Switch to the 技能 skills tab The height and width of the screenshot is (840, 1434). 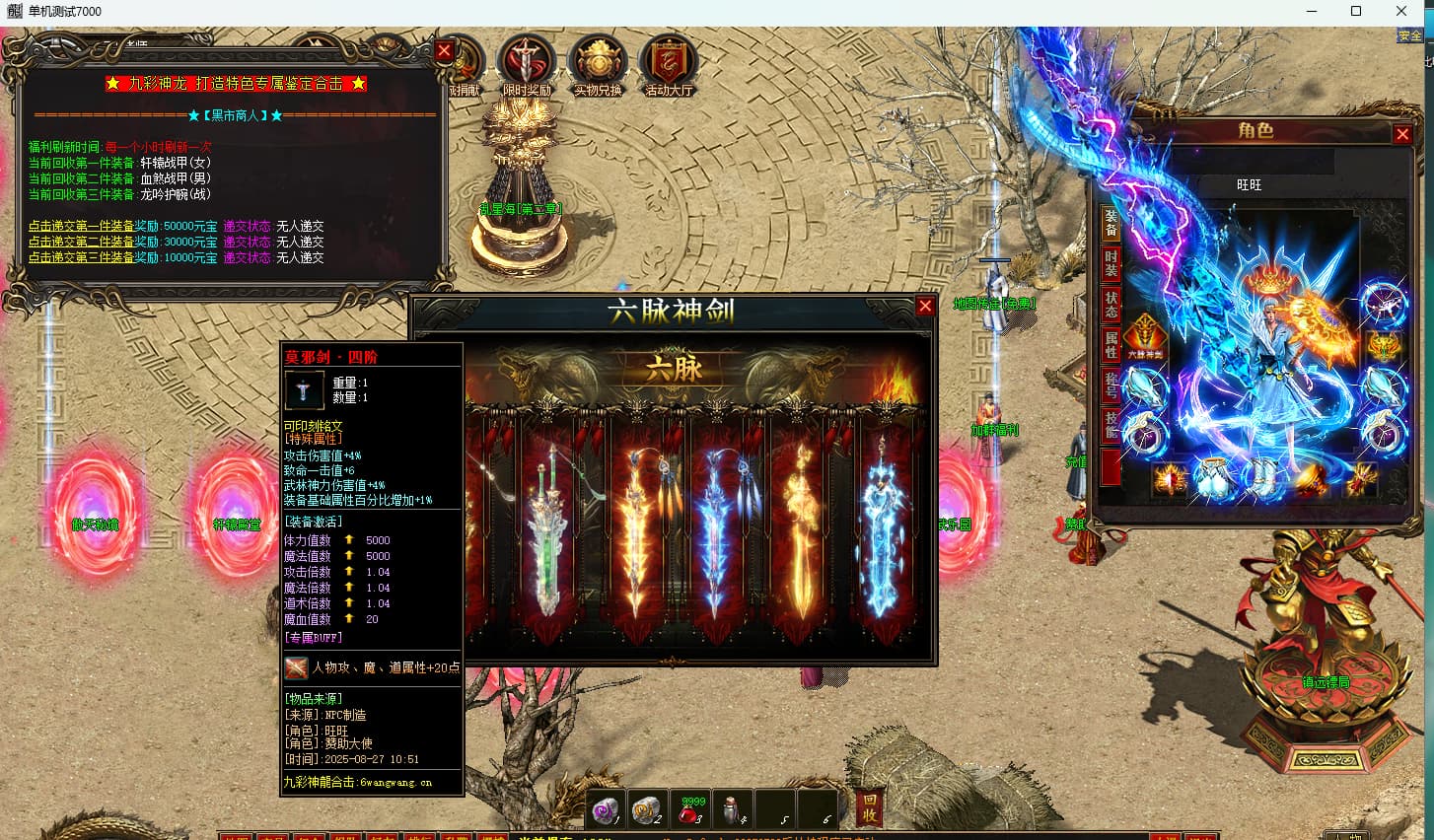coord(1111,426)
